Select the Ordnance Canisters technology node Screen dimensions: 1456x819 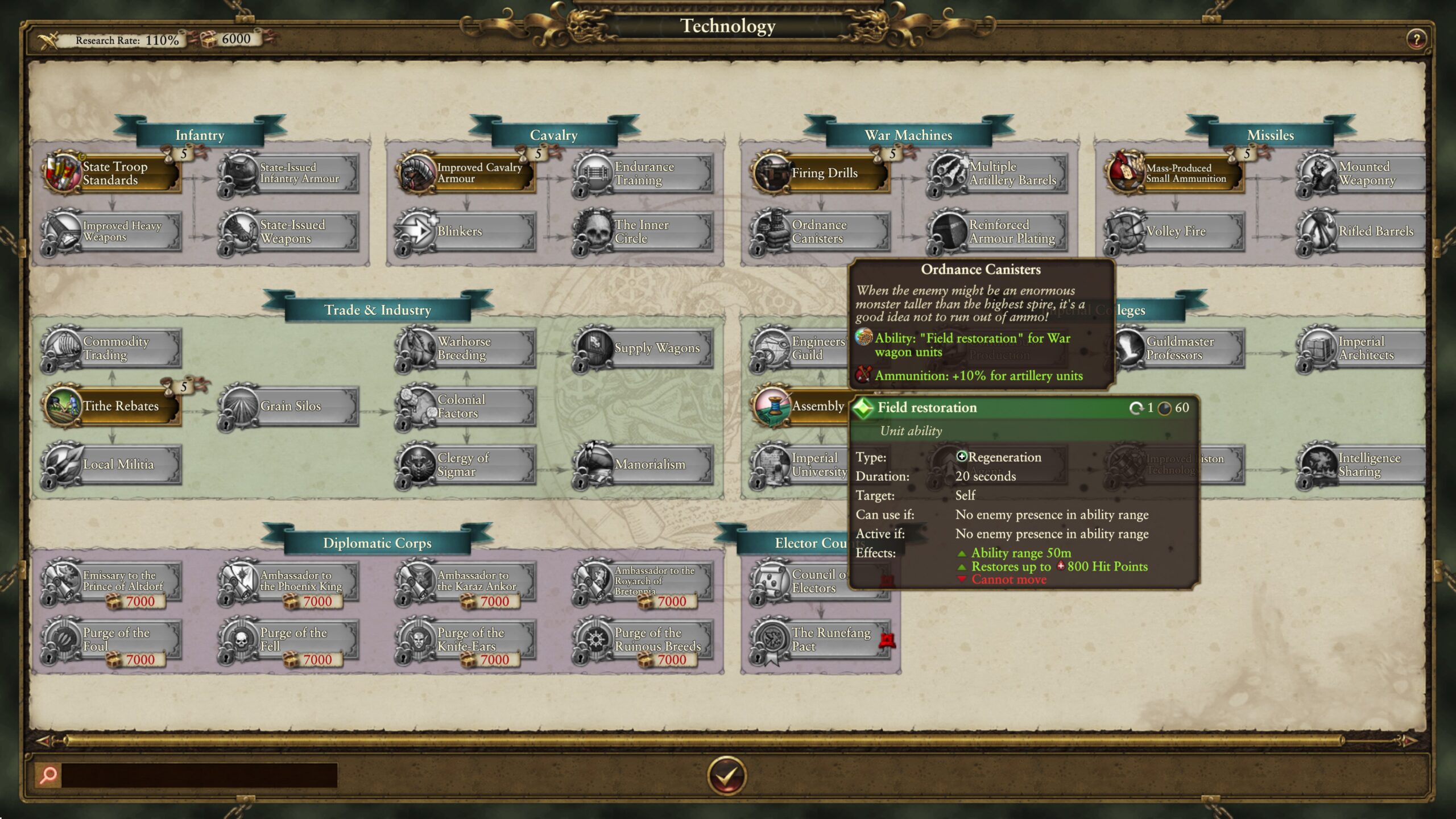[821, 231]
